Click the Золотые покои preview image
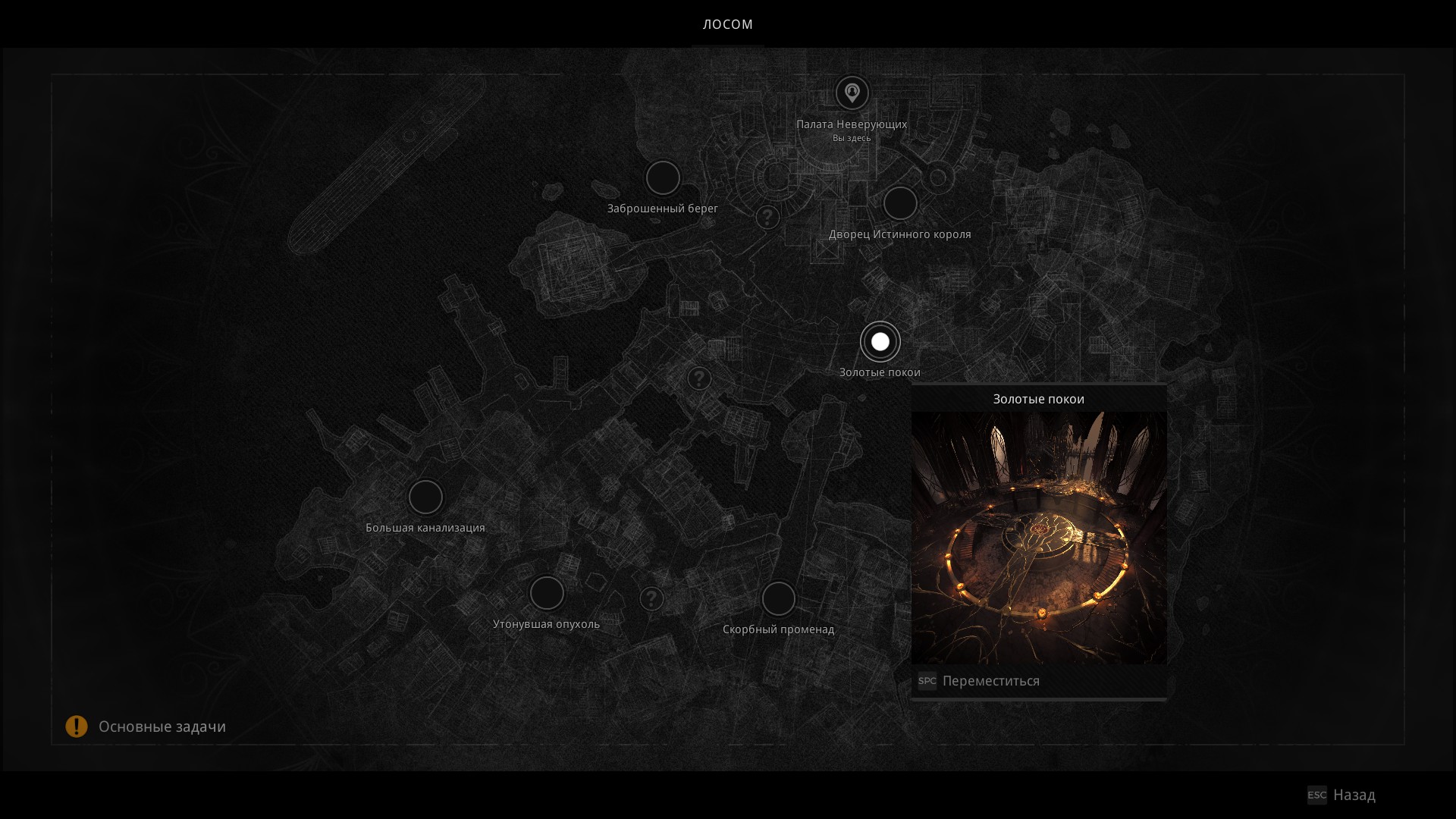Viewport: 1456px width, 819px height. click(1039, 537)
